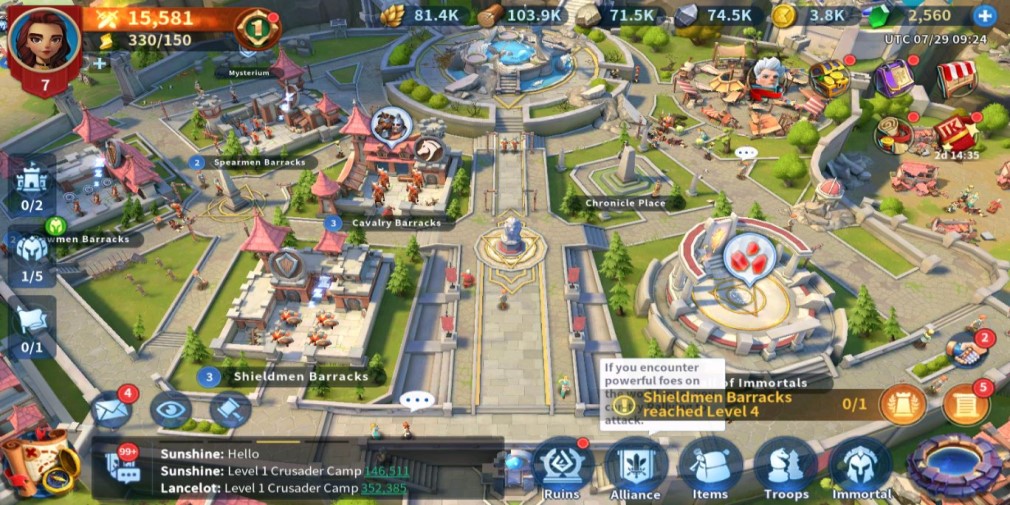Open the striped awning shop icon

(954, 78)
